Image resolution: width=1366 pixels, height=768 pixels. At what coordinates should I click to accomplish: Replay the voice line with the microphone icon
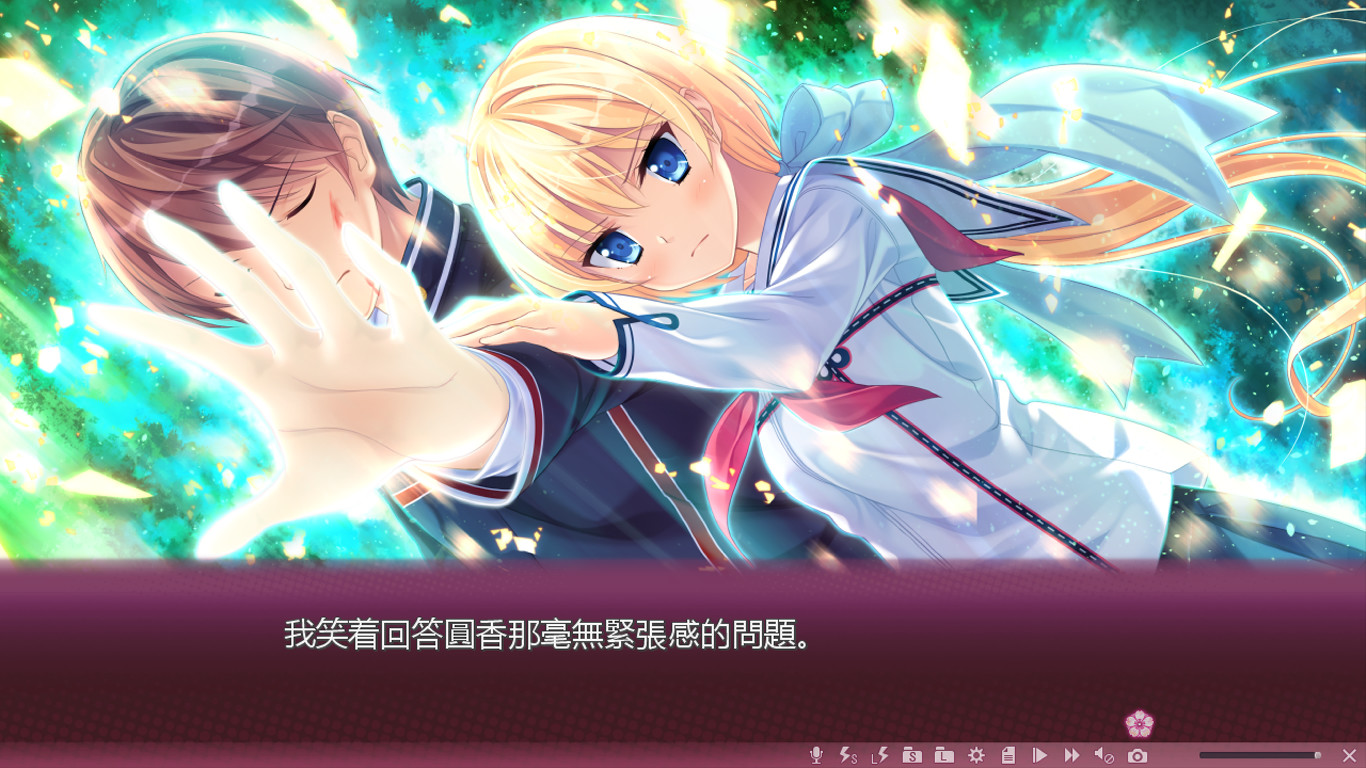click(x=815, y=755)
